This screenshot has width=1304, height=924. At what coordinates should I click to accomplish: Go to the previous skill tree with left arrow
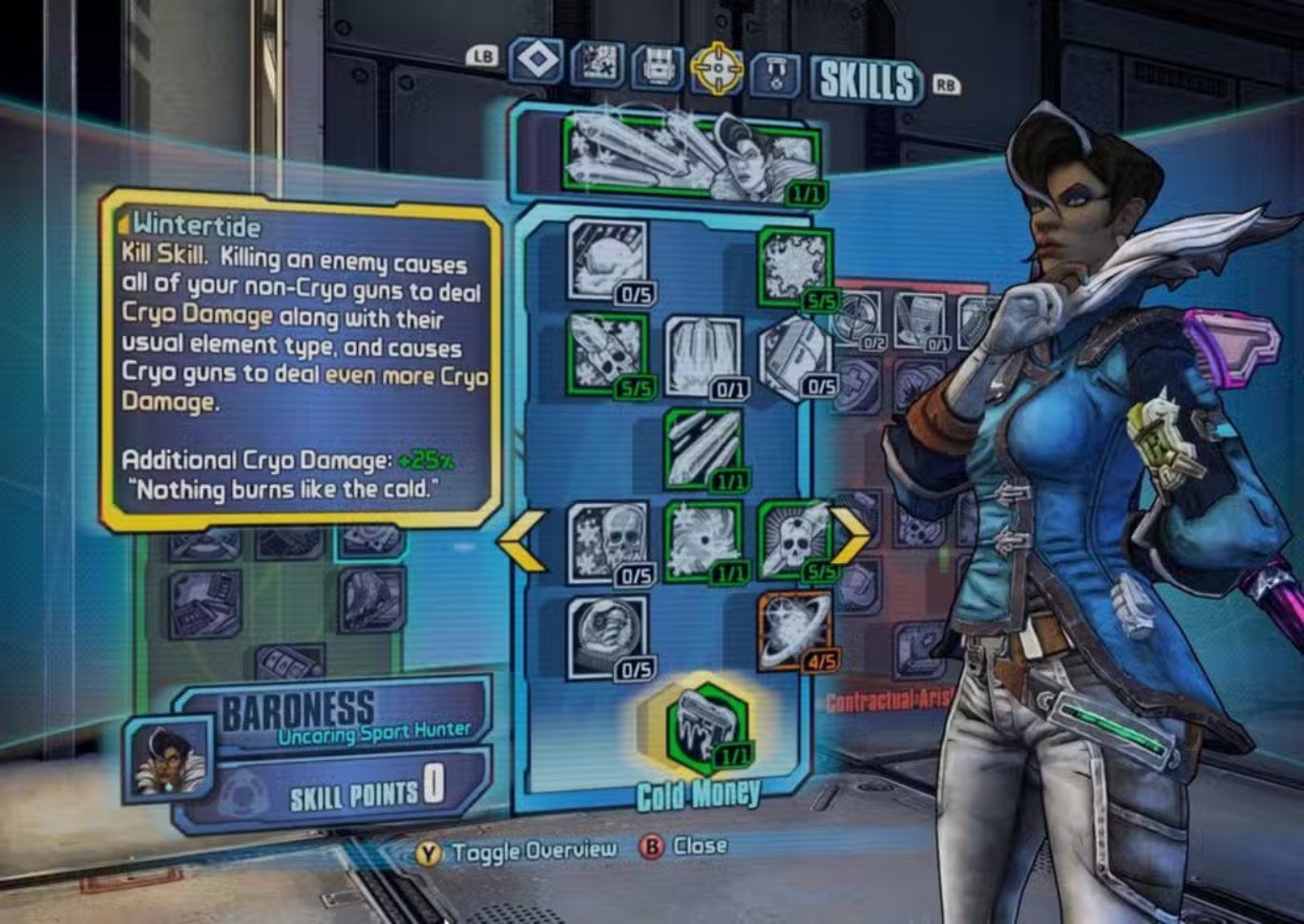(x=522, y=541)
